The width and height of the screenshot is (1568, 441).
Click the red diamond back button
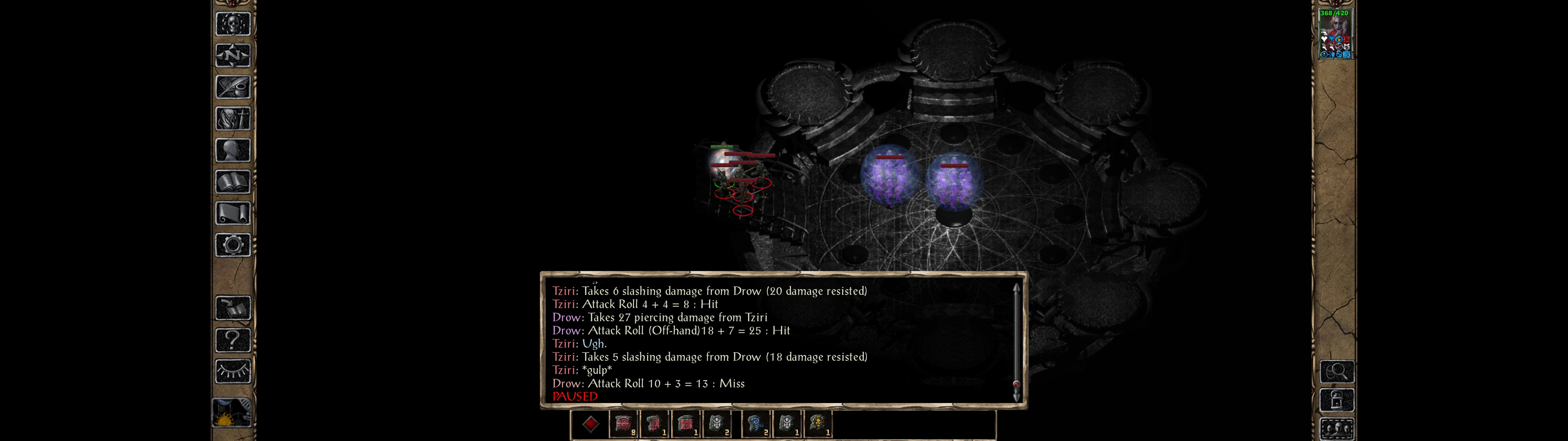coord(590,424)
